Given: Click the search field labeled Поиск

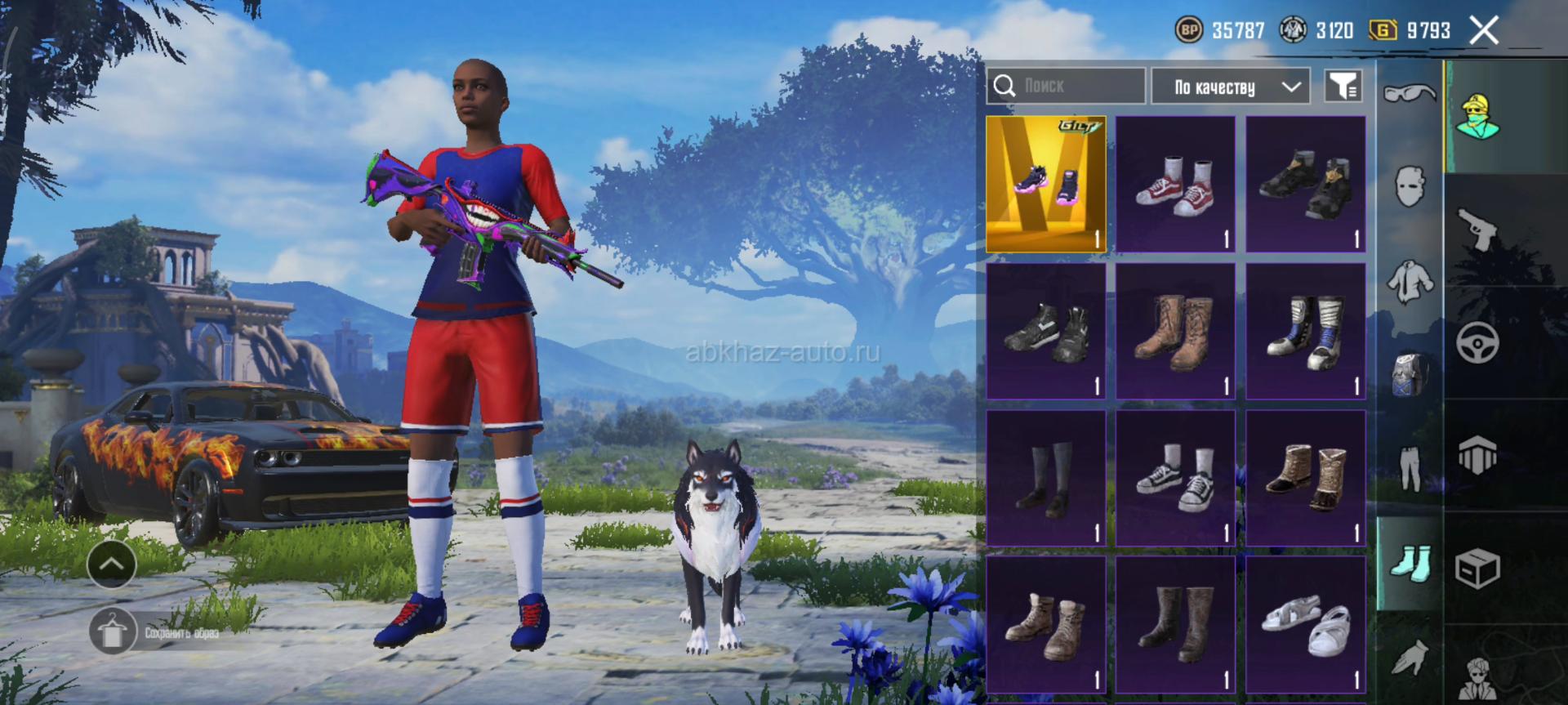Looking at the screenshot, I should [x=1066, y=86].
